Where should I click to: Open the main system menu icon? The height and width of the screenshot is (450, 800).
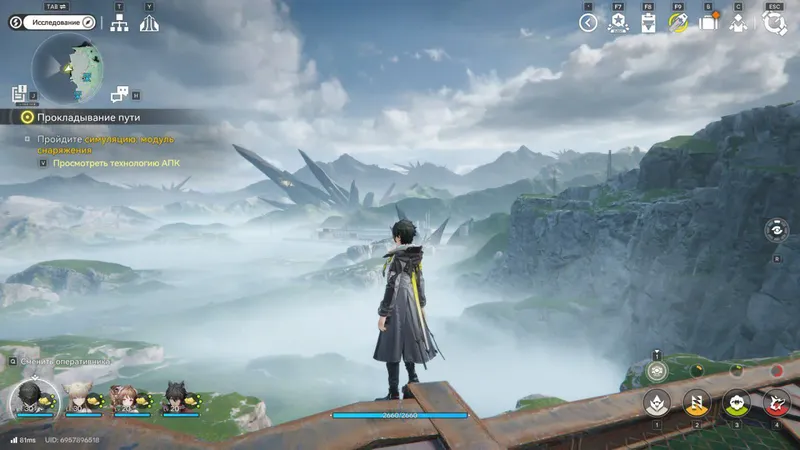774,22
